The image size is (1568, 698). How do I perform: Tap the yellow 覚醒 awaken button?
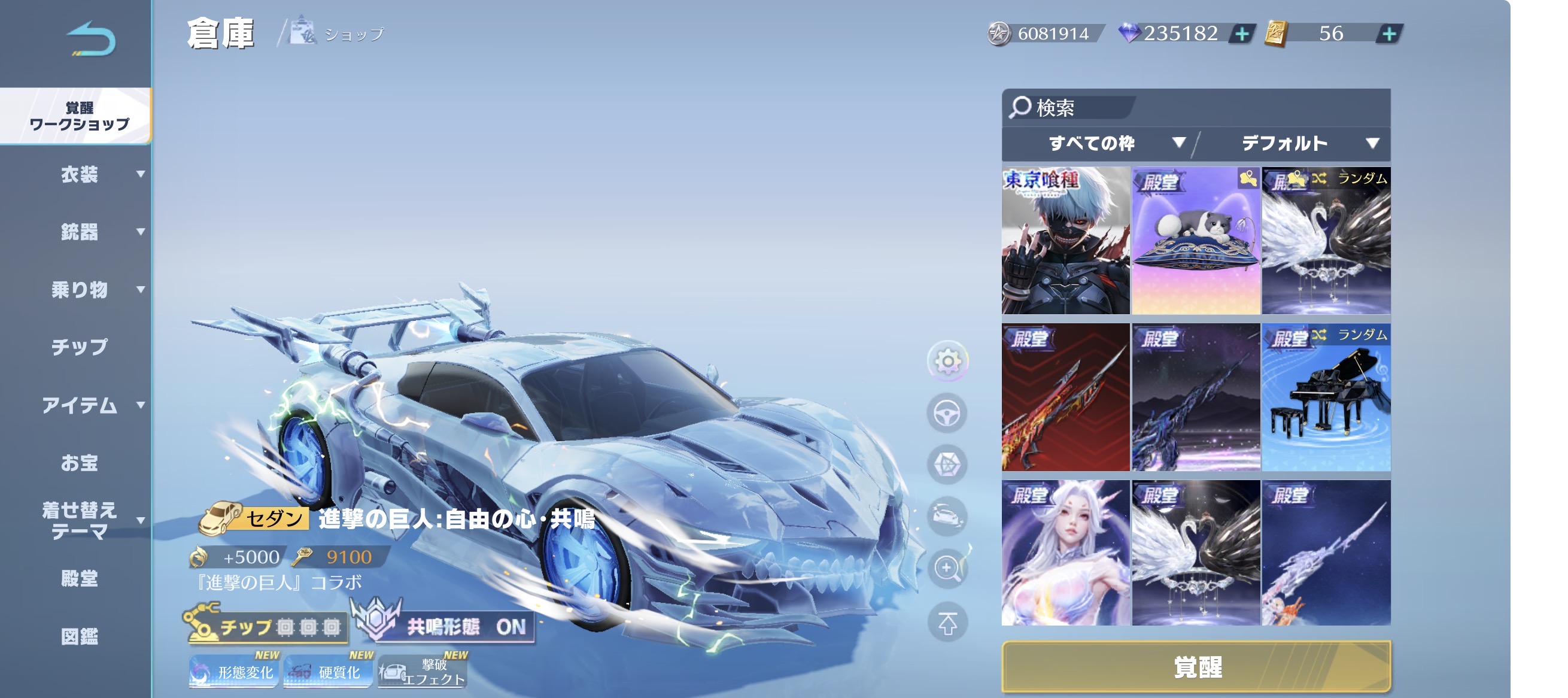coord(1196,667)
